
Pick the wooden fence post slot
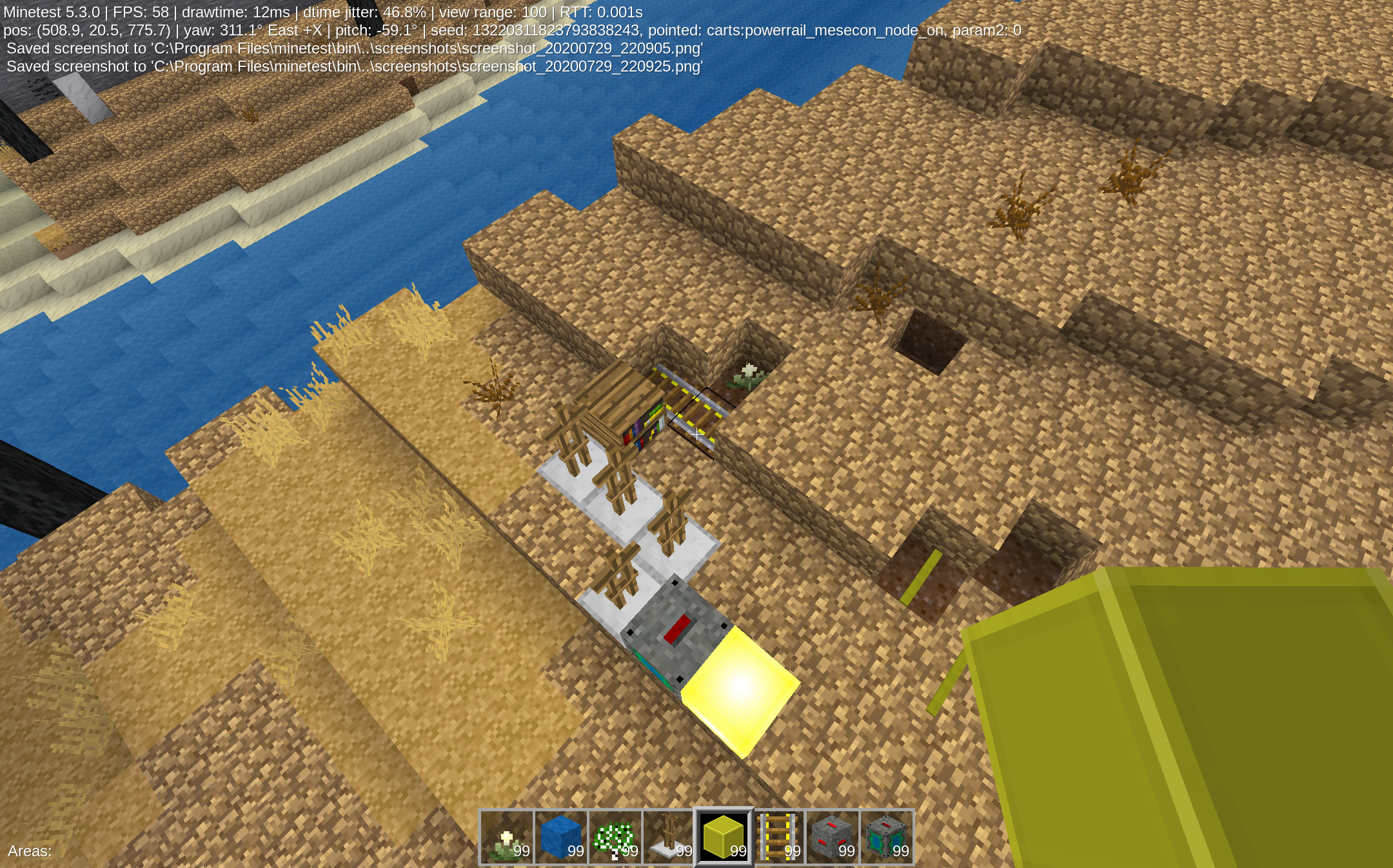(x=669, y=837)
